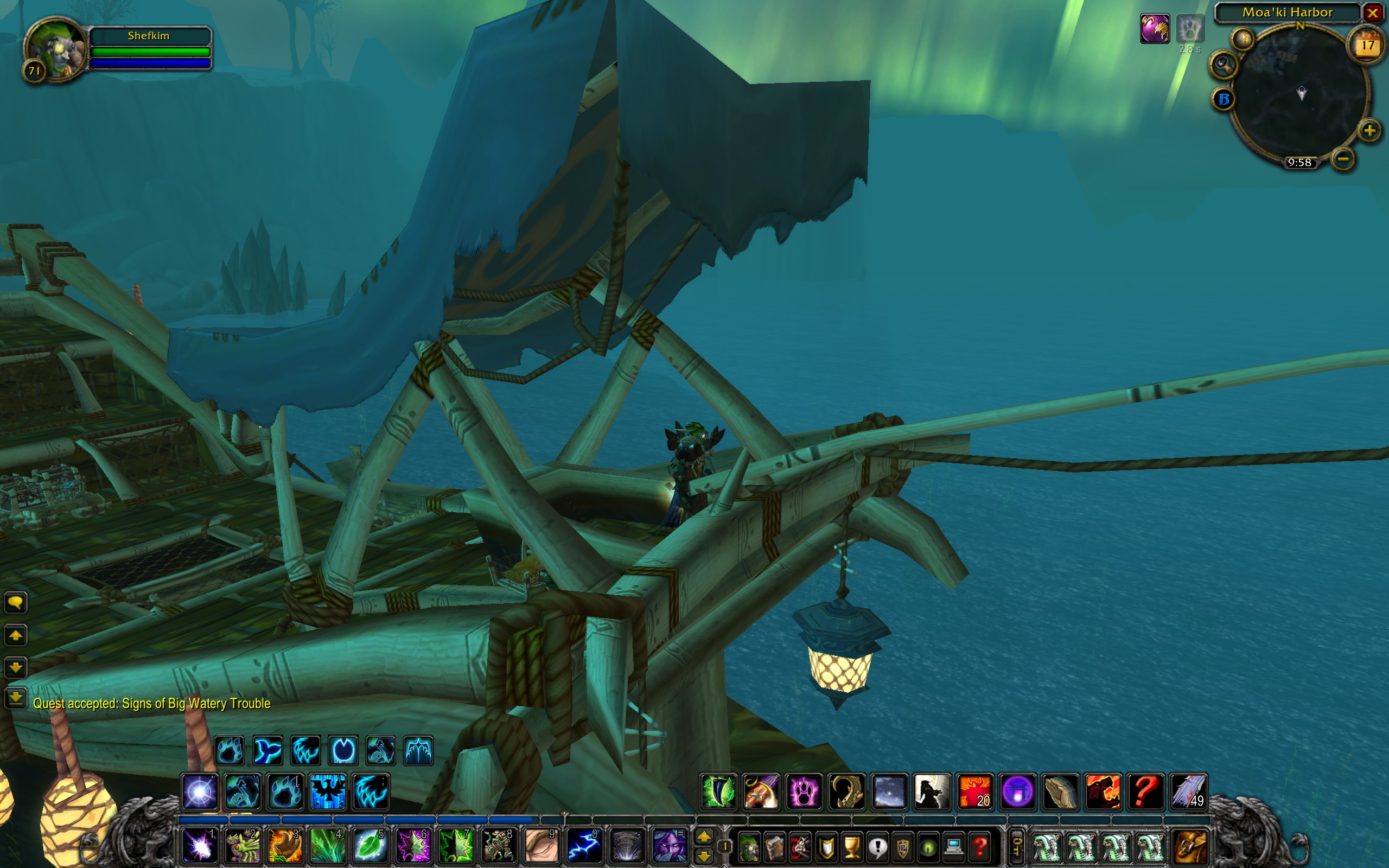This screenshot has height=868, width=1389.
Task: Zoom out the minimap with the minus button
Action: [1343, 158]
